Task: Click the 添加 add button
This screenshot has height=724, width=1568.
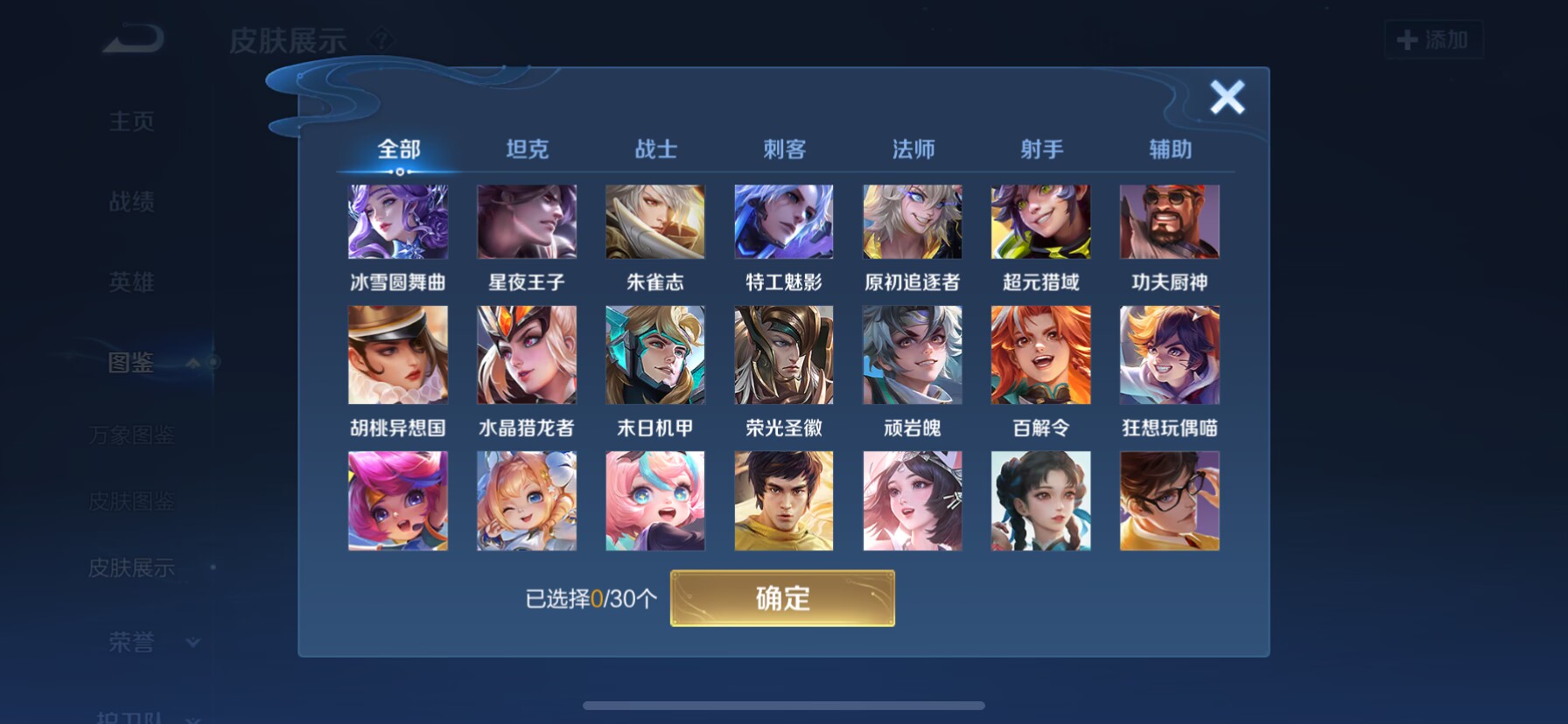Action: [1433, 40]
